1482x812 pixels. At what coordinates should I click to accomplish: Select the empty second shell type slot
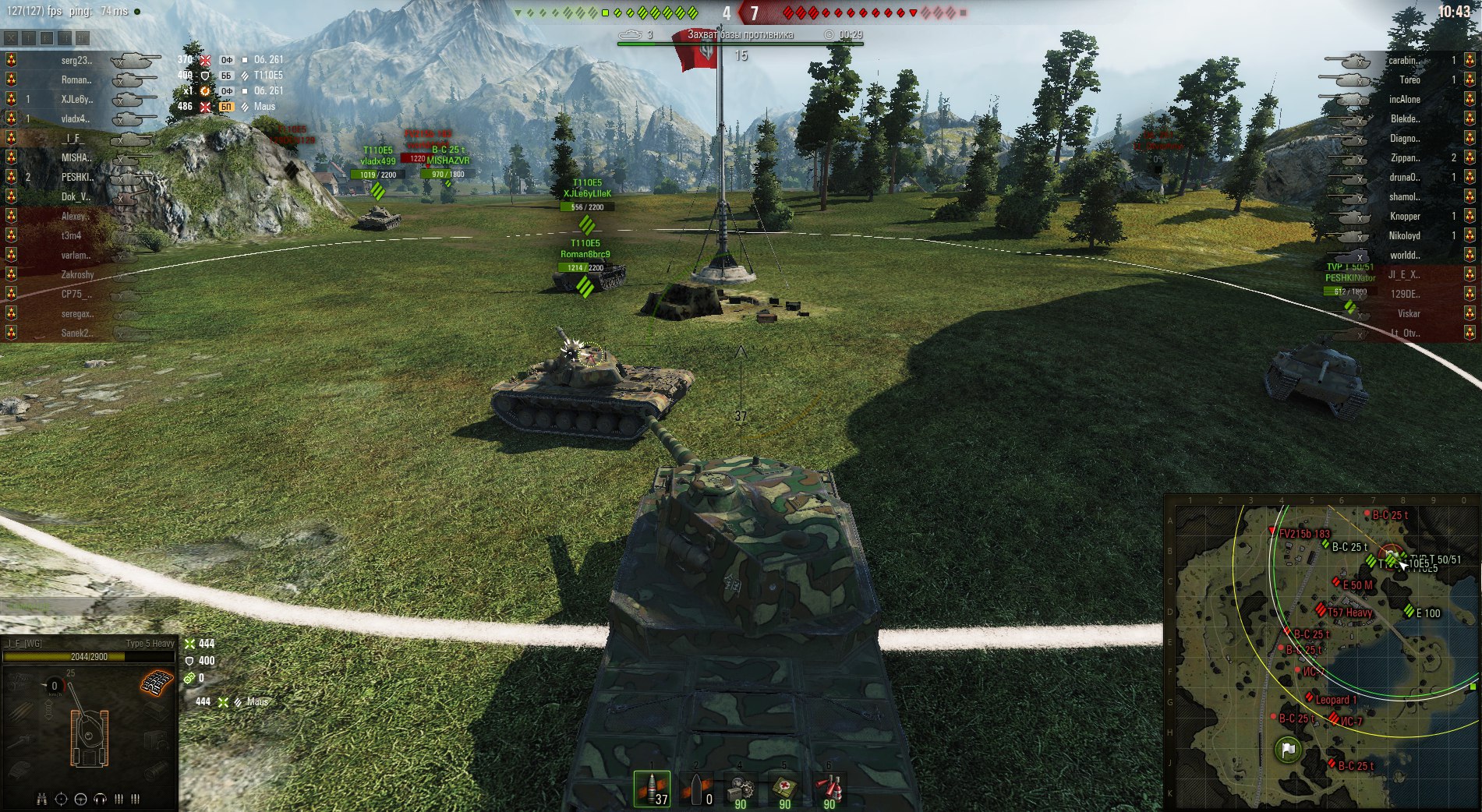point(696,789)
